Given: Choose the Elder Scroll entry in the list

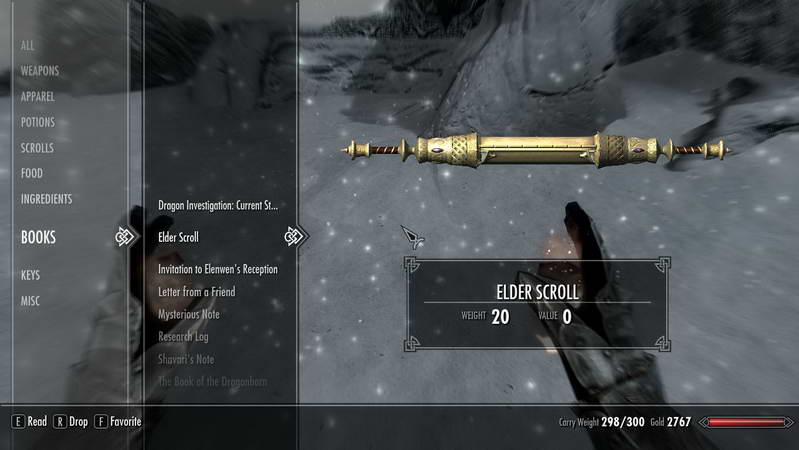Looking at the screenshot, I should [x=179, y=238].
